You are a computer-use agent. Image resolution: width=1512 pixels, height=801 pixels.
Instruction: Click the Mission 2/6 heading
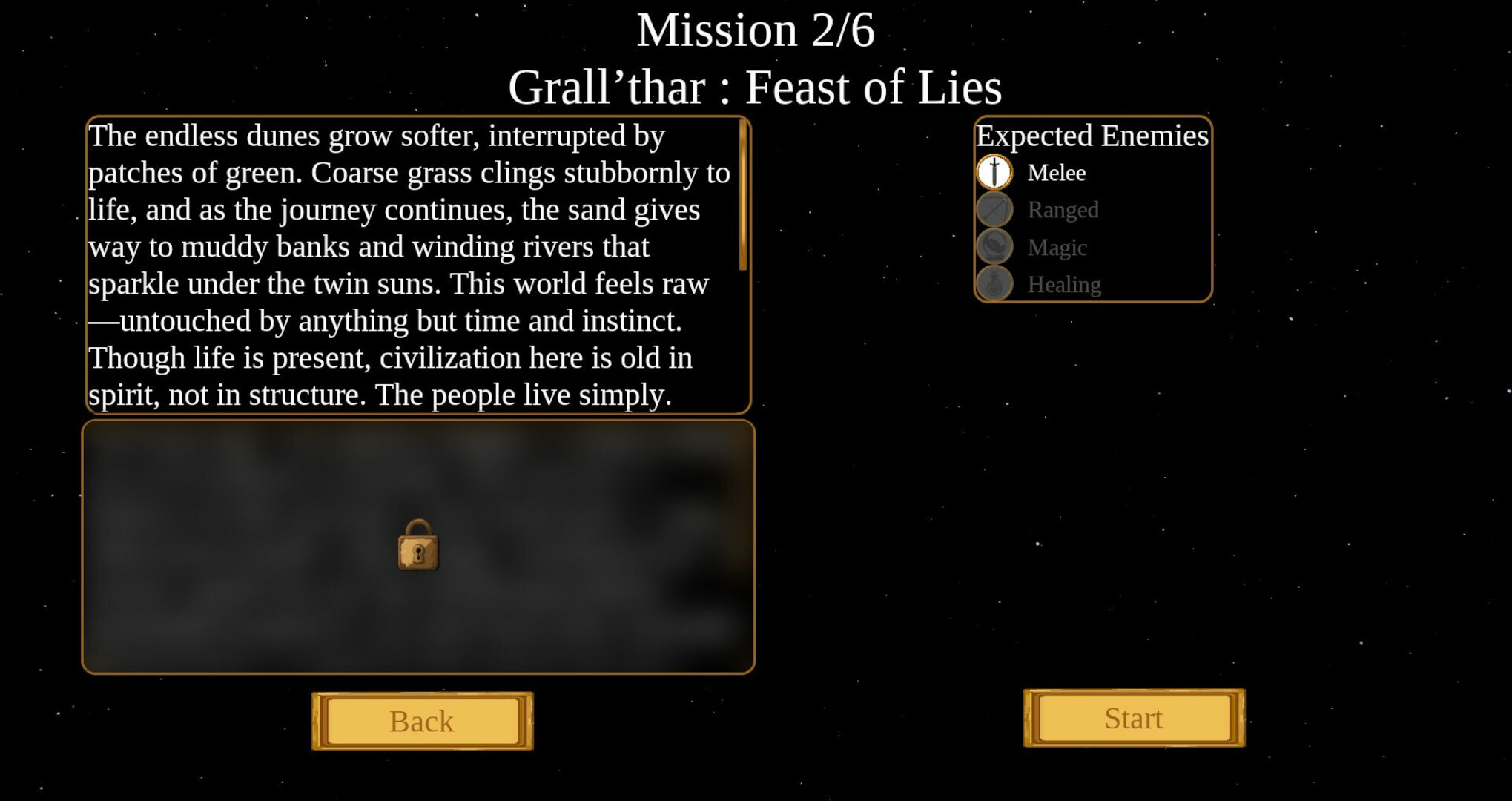(756, 30)
